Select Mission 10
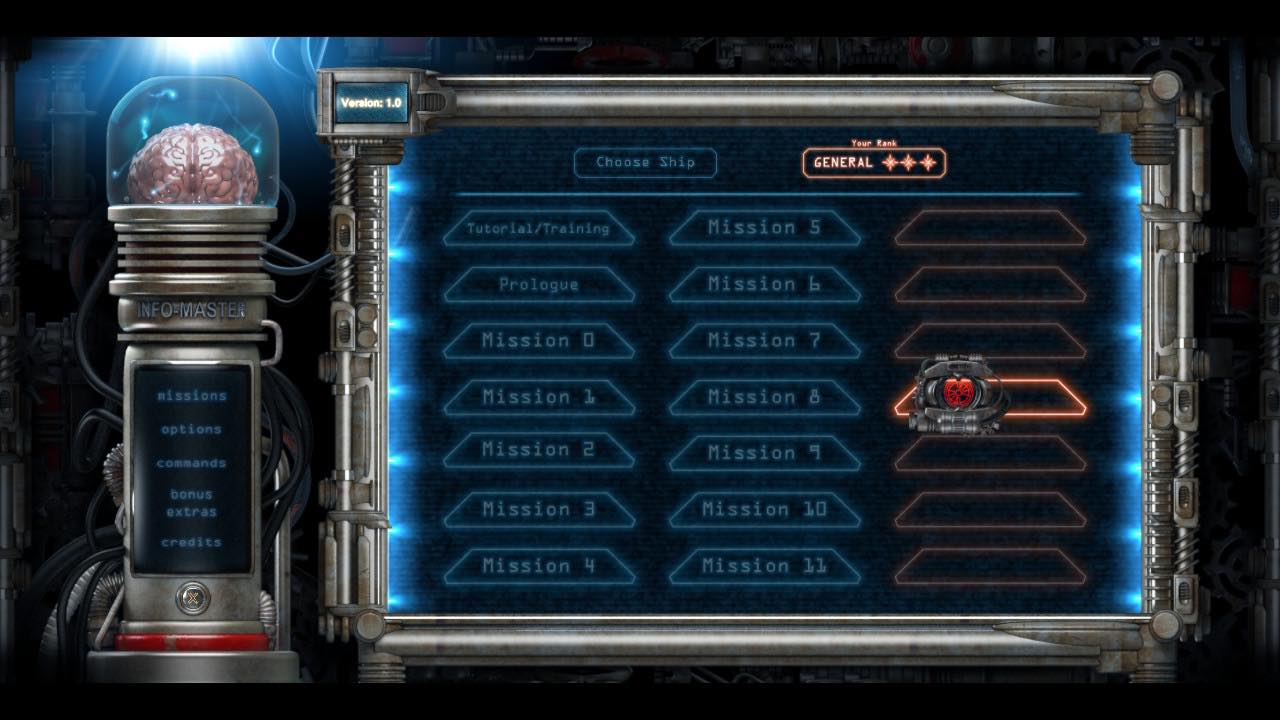Image resolution: width=1280 pixels, height=720 pixels. pos(764,509)
